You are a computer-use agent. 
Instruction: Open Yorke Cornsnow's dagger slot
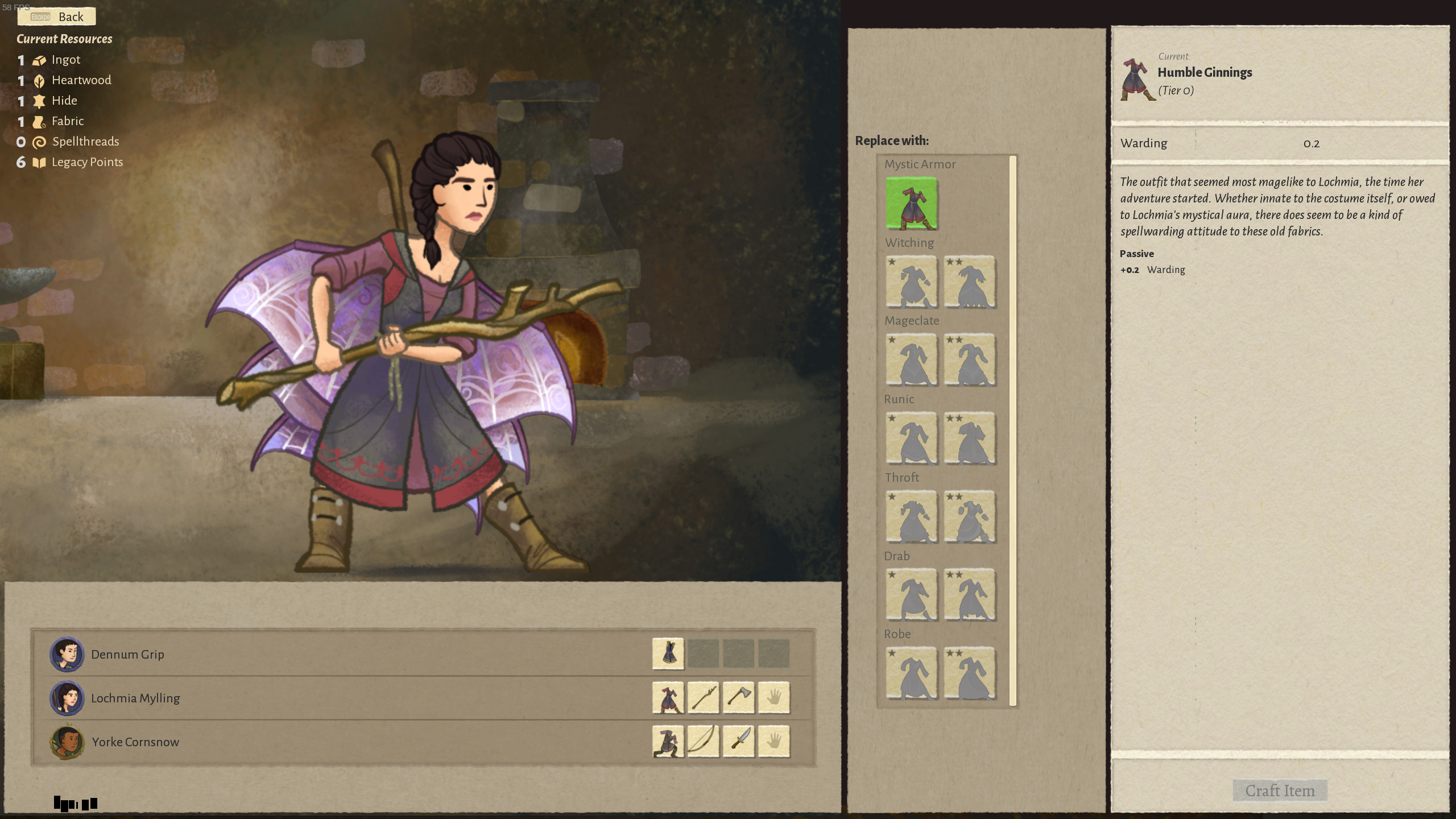click(738, 741)
